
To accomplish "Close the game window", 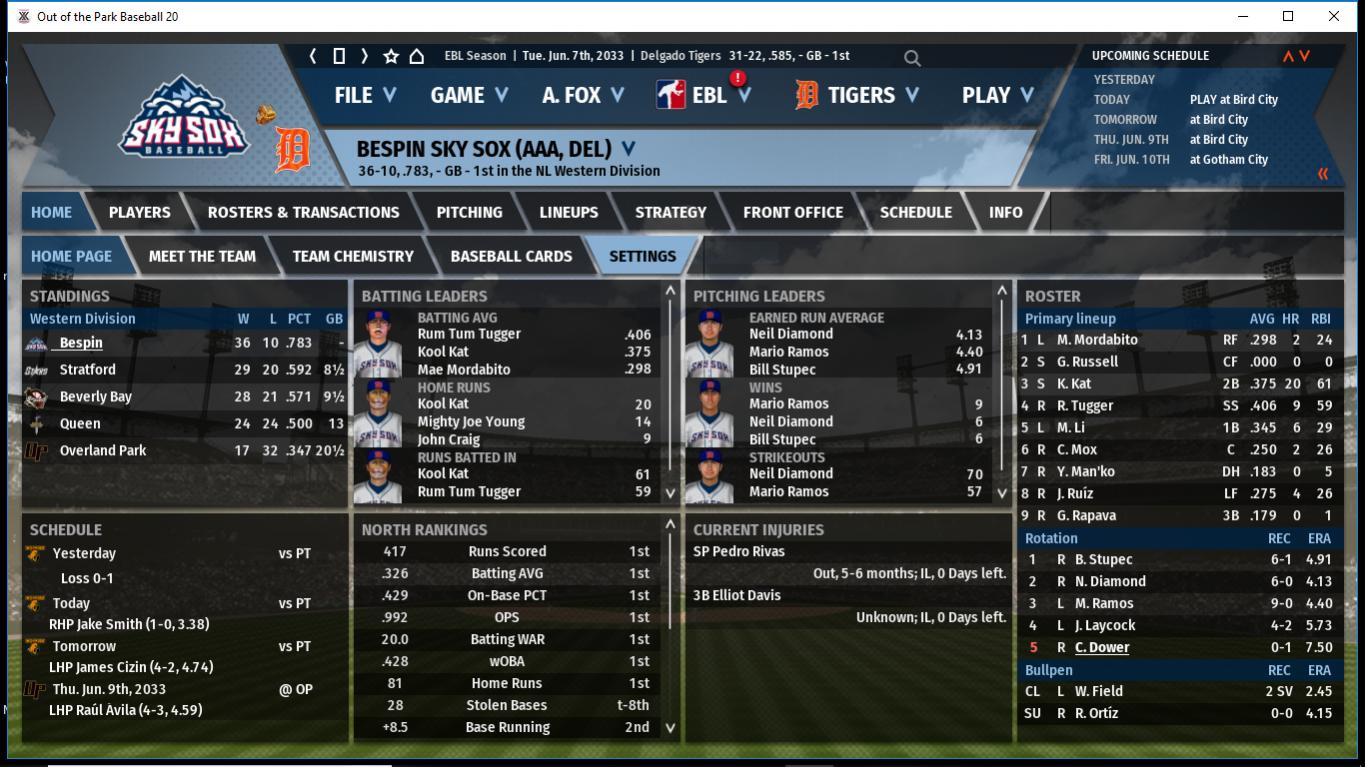I will click(x=1334, y=16).
